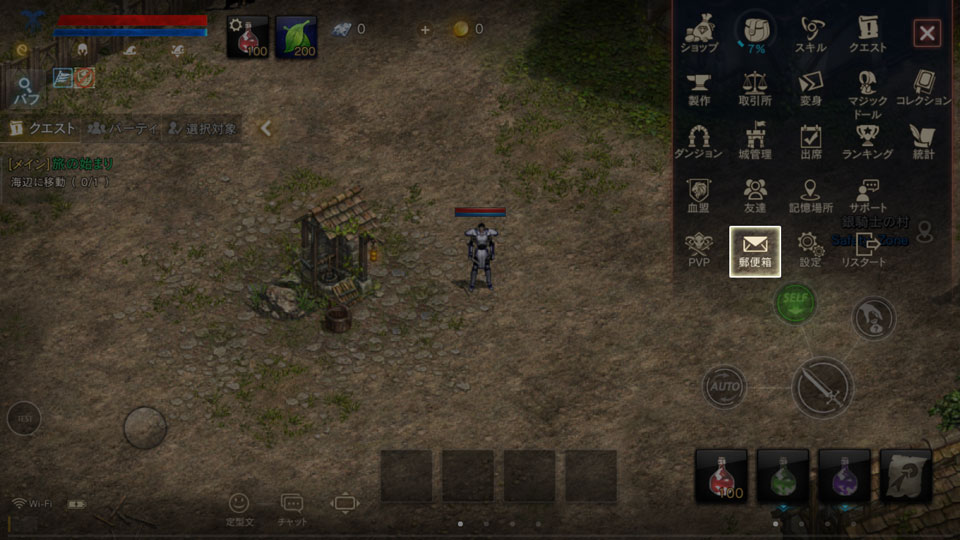Open the コレクション collection book
This screenshot has width=960, height=540.
click(x=923, y=88)
